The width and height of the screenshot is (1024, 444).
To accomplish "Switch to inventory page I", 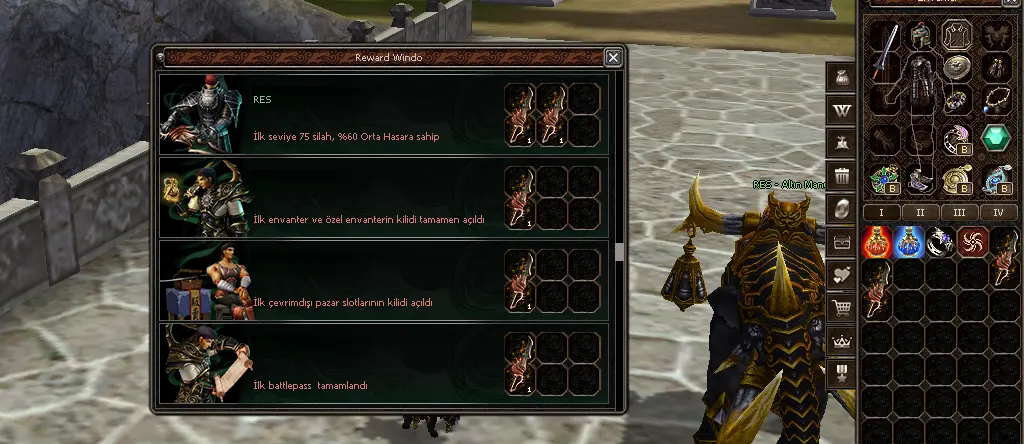I will [881, 212].
